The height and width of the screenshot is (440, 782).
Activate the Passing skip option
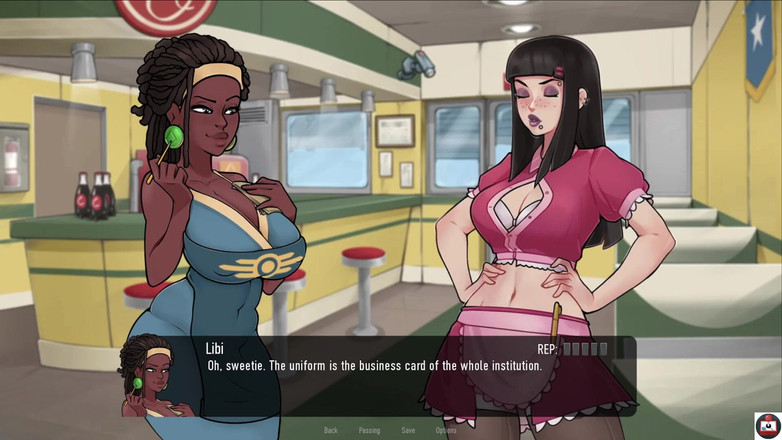coord(369,430)
